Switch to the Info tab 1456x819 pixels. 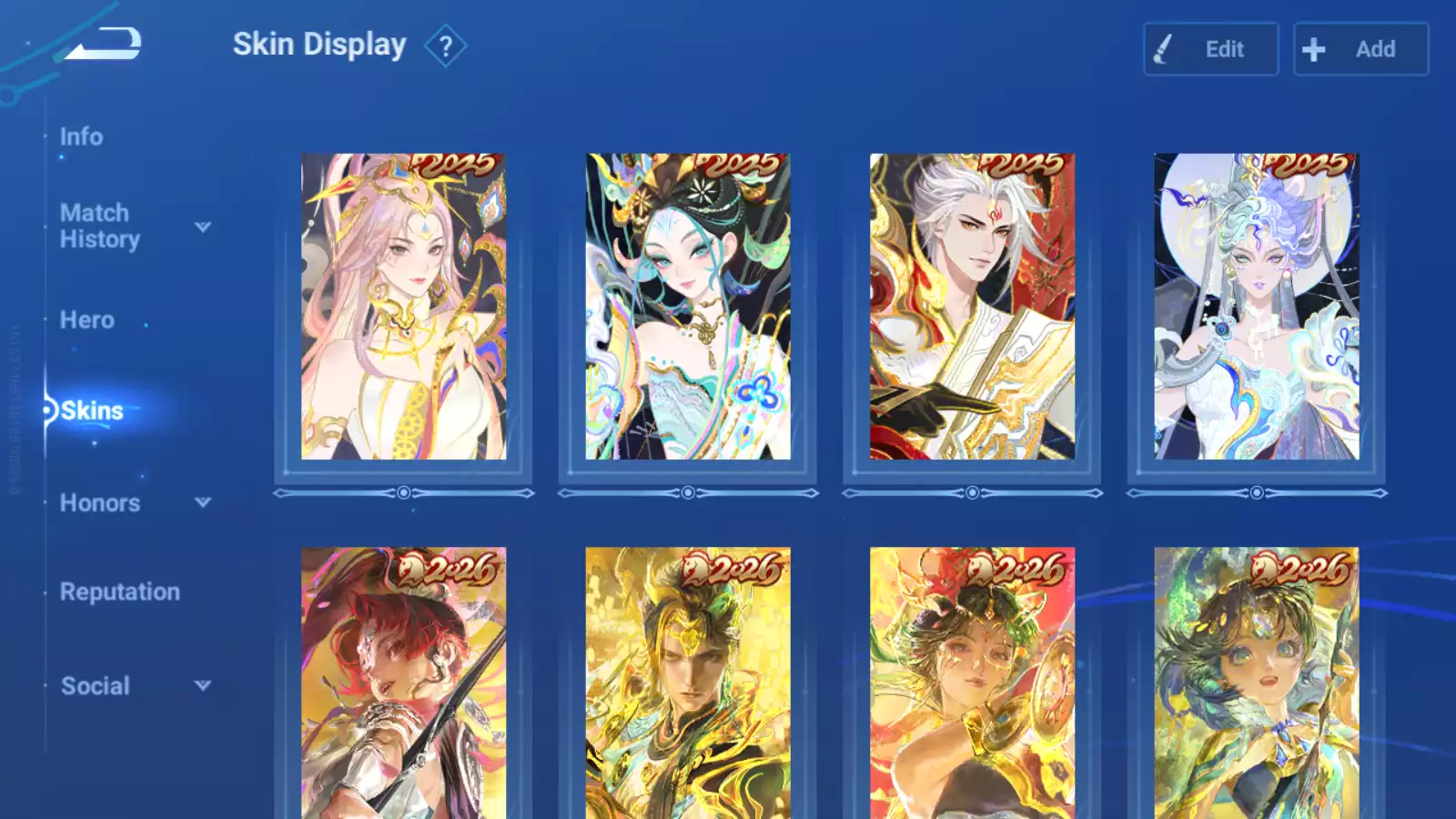[x=81, y=136]
